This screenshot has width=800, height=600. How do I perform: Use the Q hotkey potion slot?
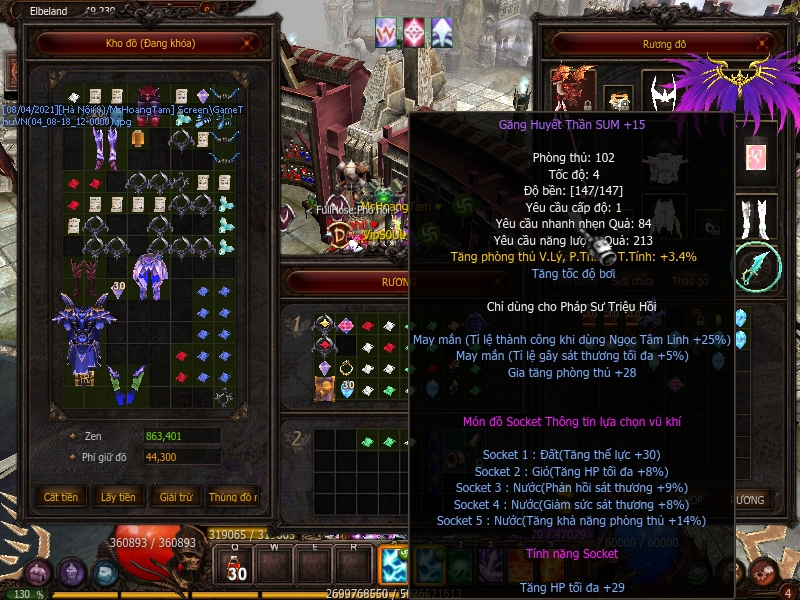coord(237,566)
